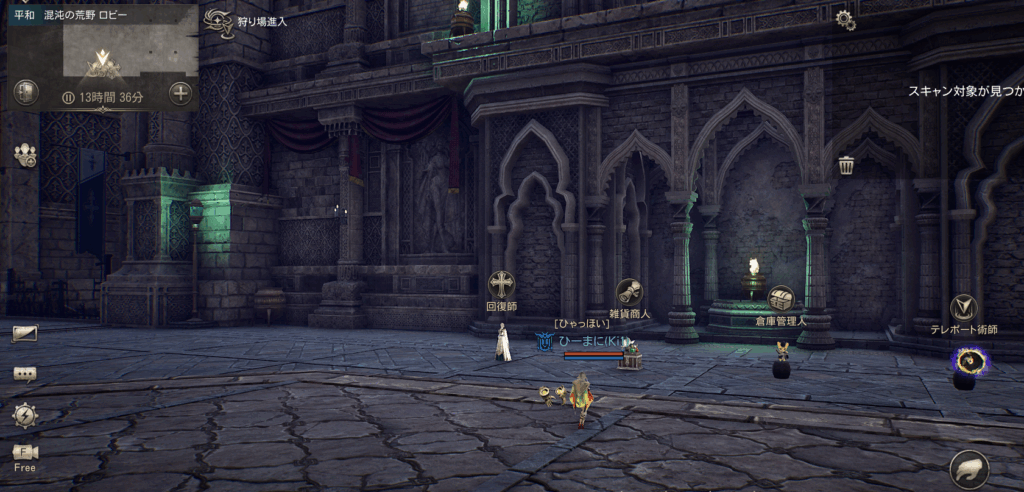Tap the plus button beside the timer

[x=180, y=94]
